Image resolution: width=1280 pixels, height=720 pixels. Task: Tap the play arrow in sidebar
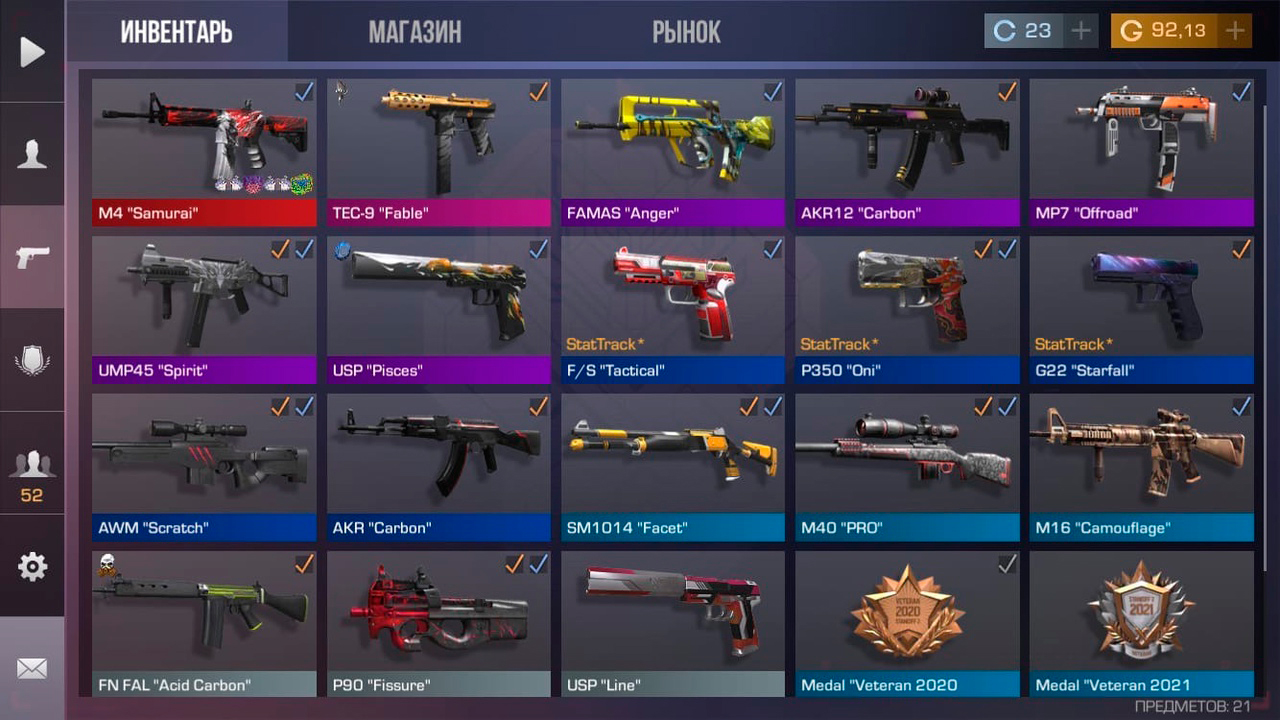(x=32, y=52)
